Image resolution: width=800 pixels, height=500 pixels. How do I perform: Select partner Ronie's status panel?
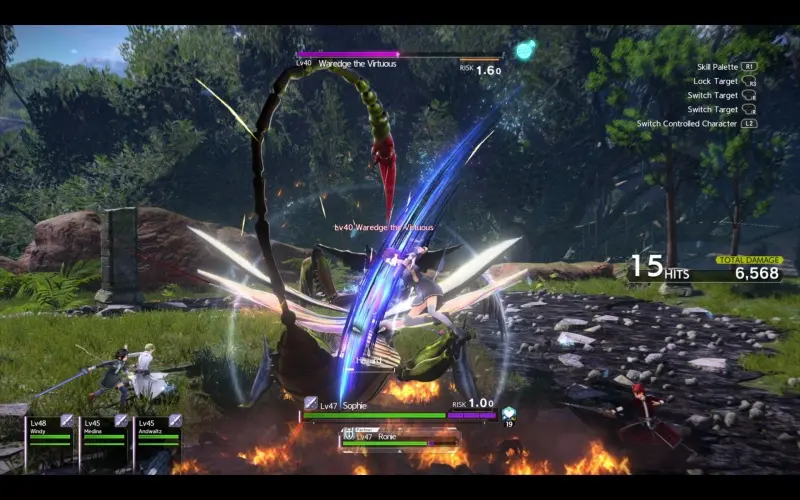pyautogui.click(x=400, y=438)
